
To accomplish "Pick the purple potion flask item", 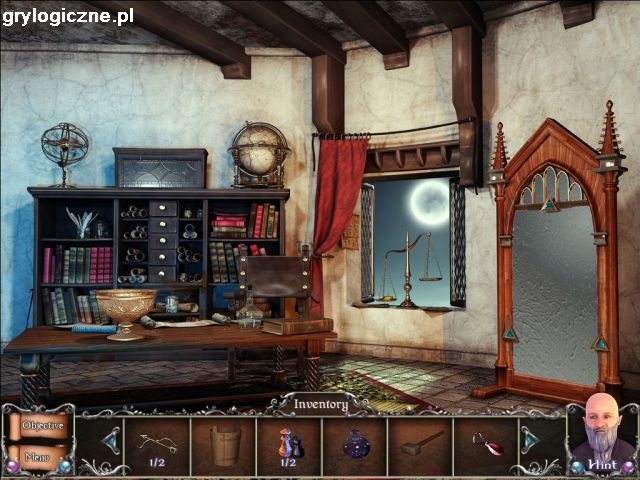I will 356,444.
